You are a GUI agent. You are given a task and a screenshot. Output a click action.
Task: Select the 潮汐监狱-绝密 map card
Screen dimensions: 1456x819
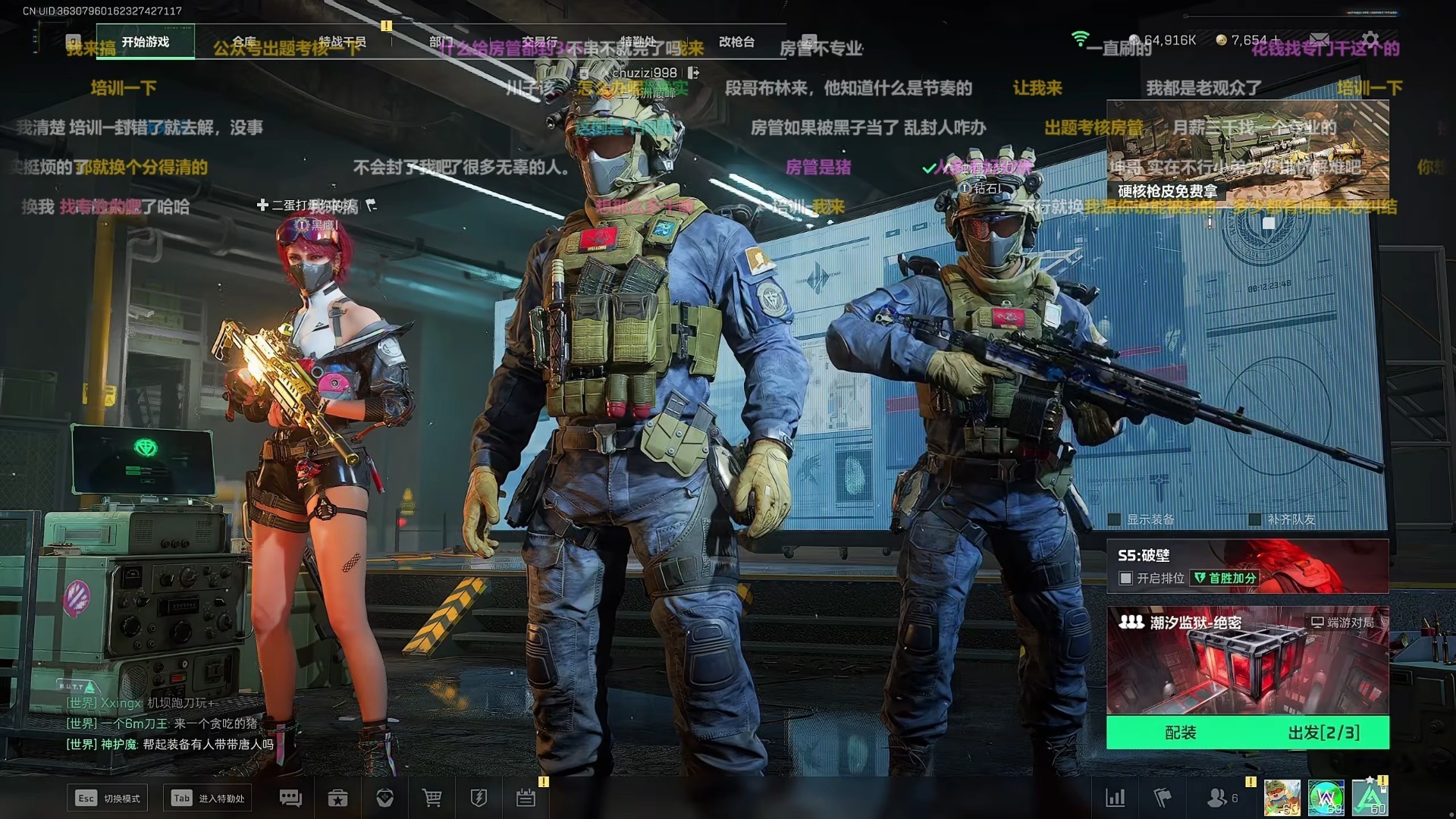(1247, 660)
